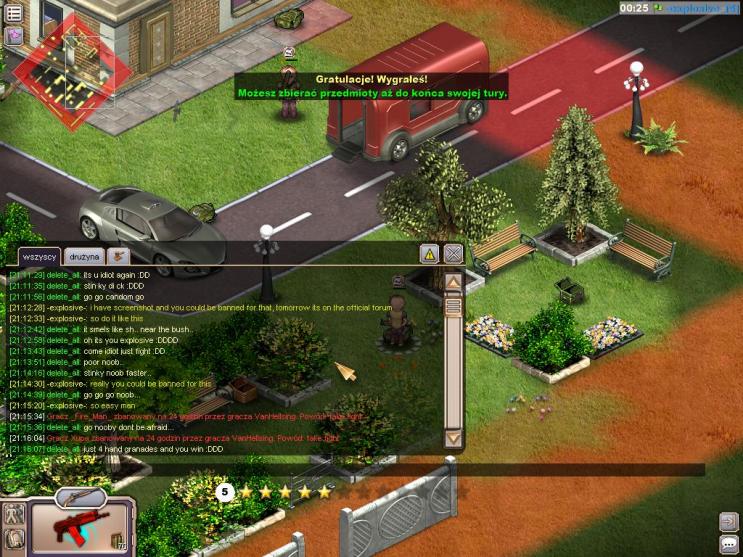Close the chat window
Image resolution: width=743 pixels, height=557 pixels.
tap(453, 254)
